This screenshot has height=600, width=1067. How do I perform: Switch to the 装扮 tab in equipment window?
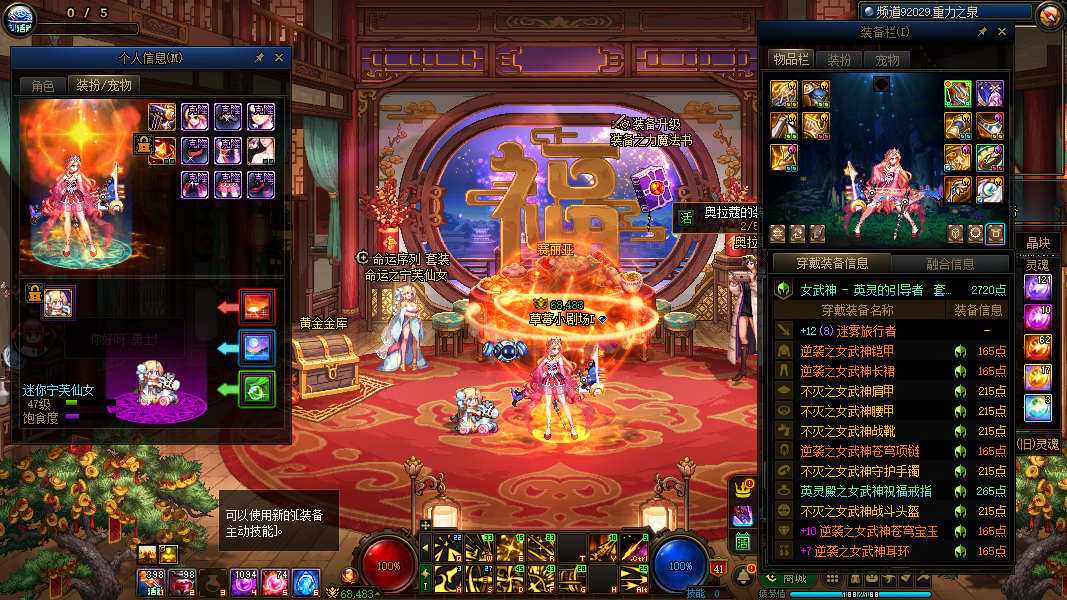pyautogui.click(x=839, y=60)
